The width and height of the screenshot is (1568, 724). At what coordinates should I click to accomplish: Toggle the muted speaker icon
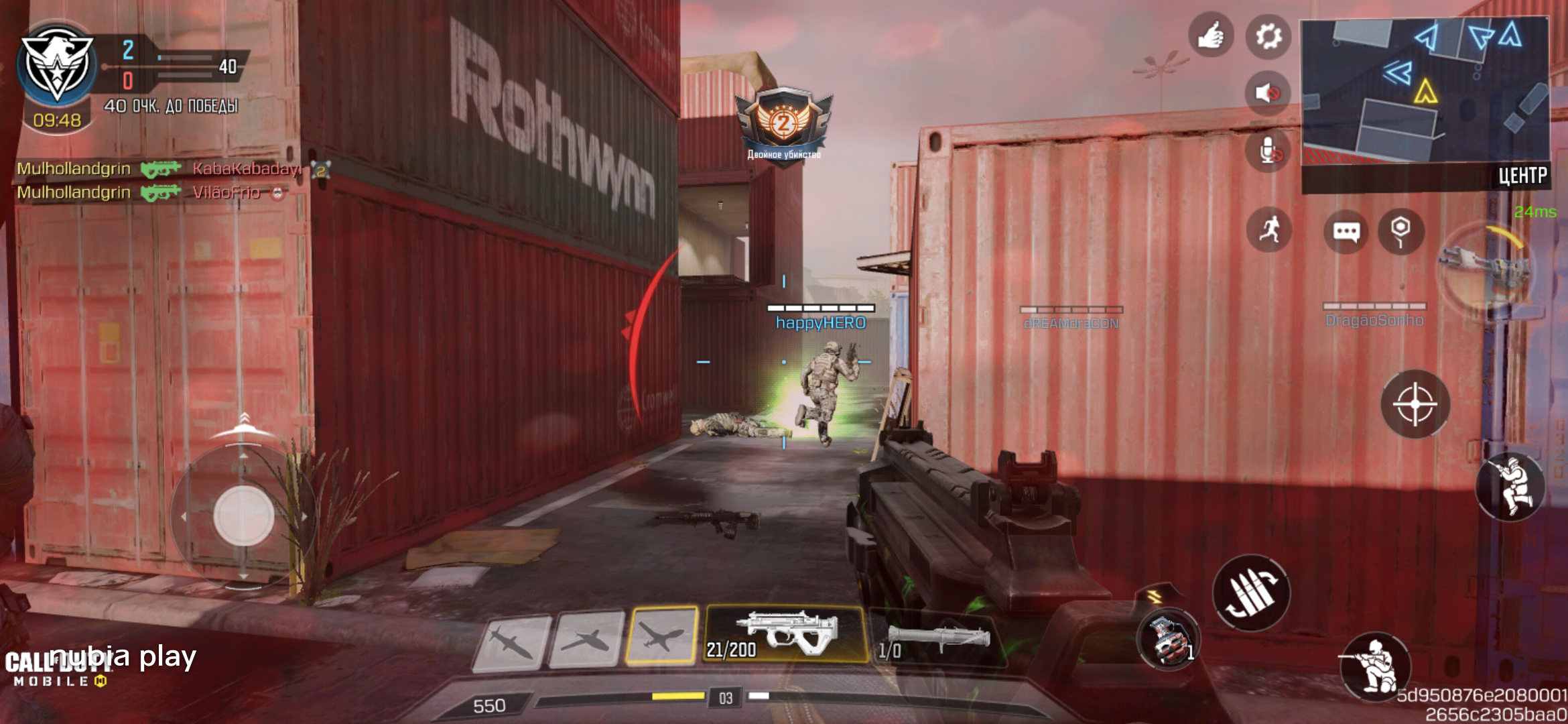pyautogui.click(x=1267, y=93)
